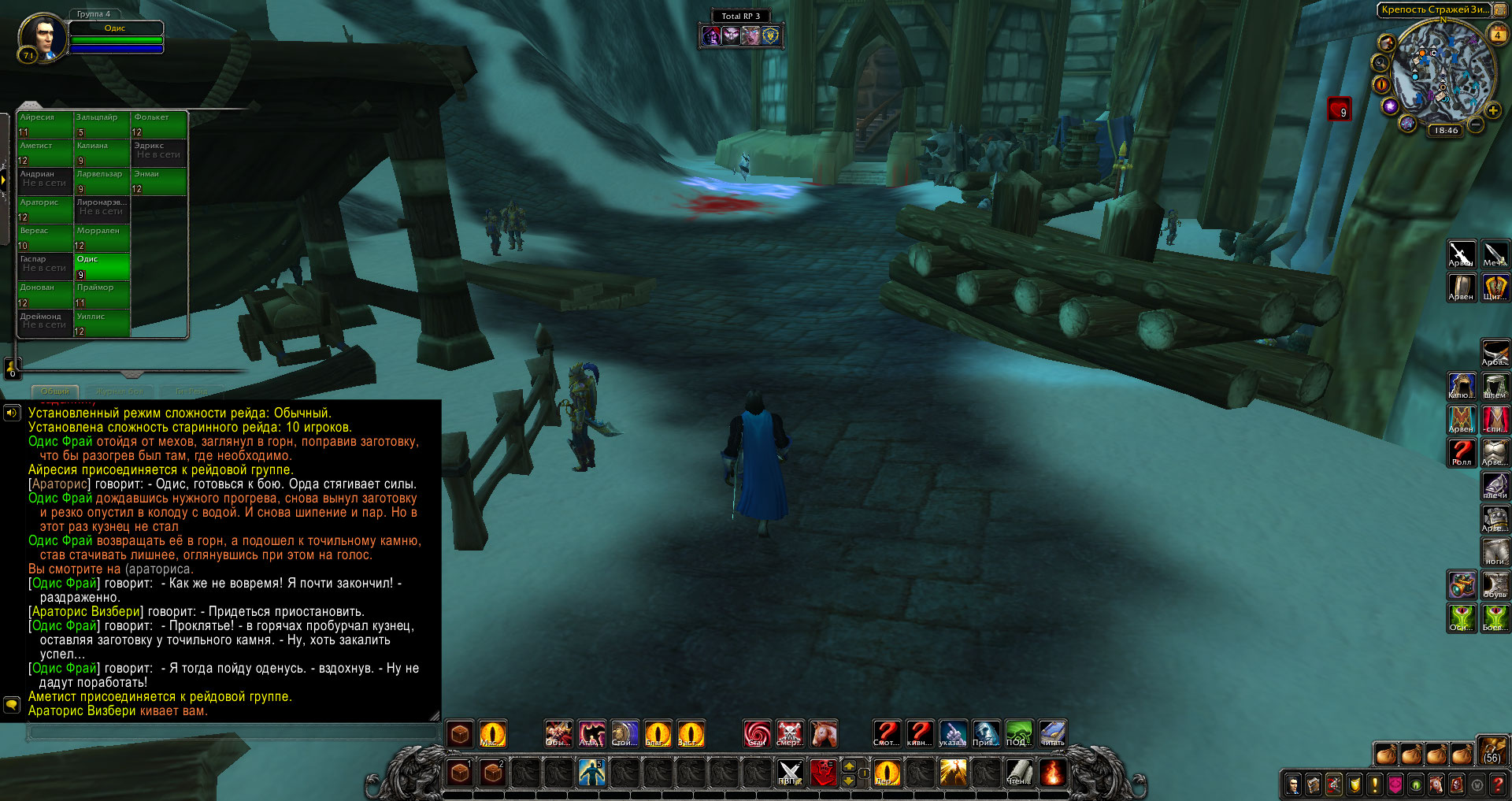The width and height of the screenshot is (1512, 801).
Task: Click the minimap clock reading 18:46
Action: tap(1446, 131)
